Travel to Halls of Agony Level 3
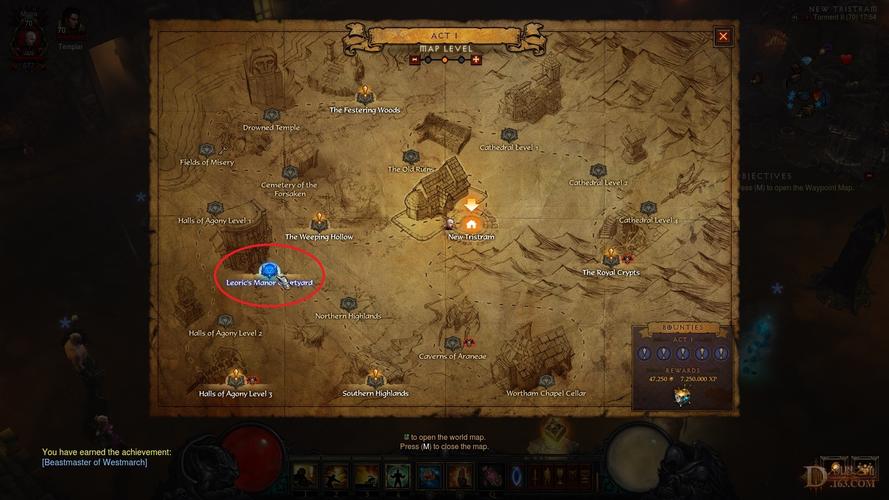This screenshot has height=500, width=889. [236, 381]
